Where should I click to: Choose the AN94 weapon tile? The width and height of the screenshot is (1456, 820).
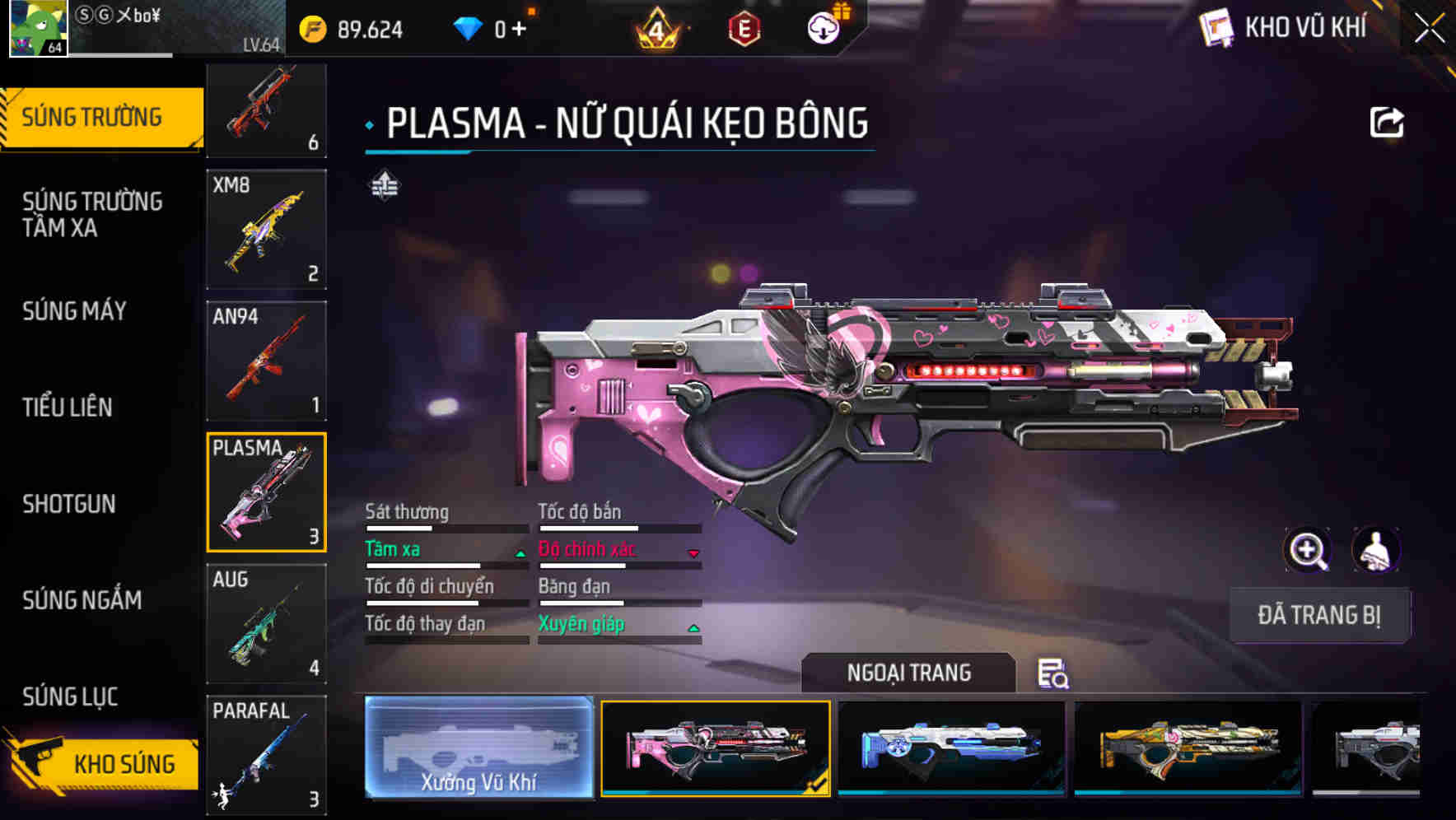pyautogui.click(x=266, y=361)
